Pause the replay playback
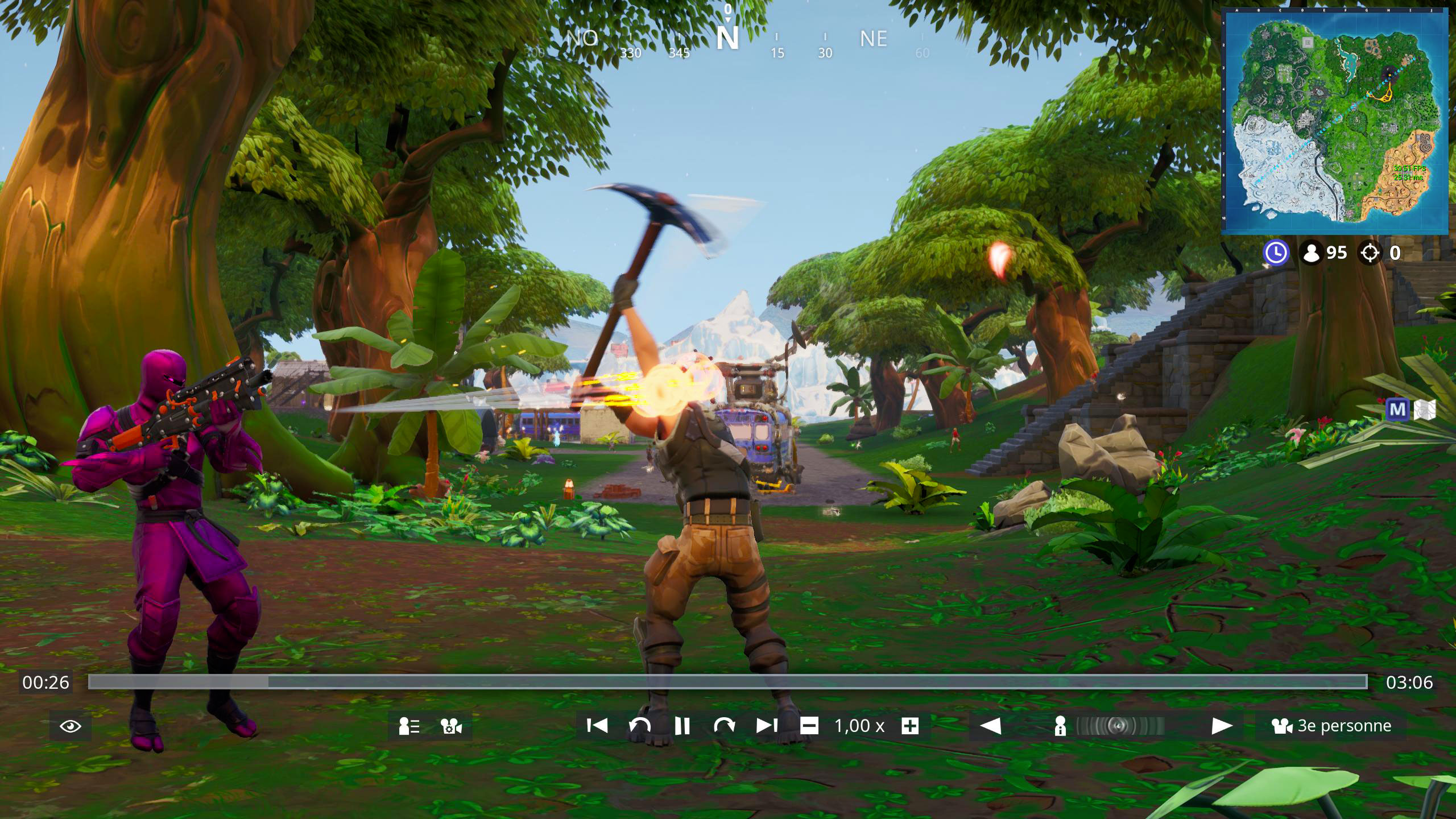The image size is (1456, 819). (x=681, y=726)
